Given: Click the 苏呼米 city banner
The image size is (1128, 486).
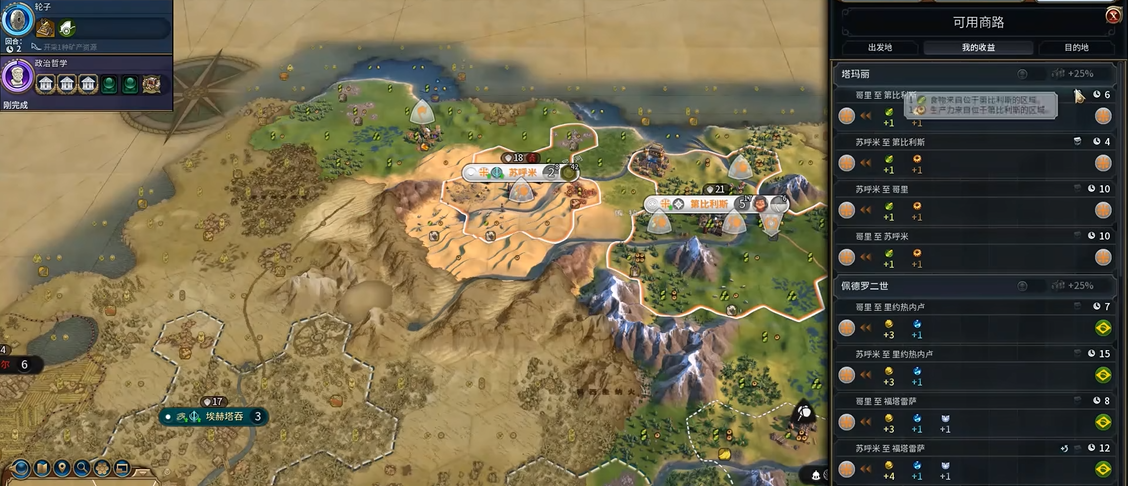Looking at the screenshot, I should (521, 173).
